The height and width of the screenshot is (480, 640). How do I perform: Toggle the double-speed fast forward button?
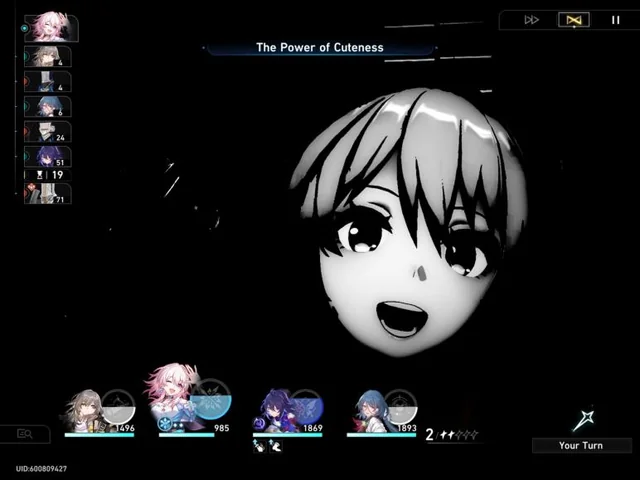pyautogui.click(x=532, y=20)
